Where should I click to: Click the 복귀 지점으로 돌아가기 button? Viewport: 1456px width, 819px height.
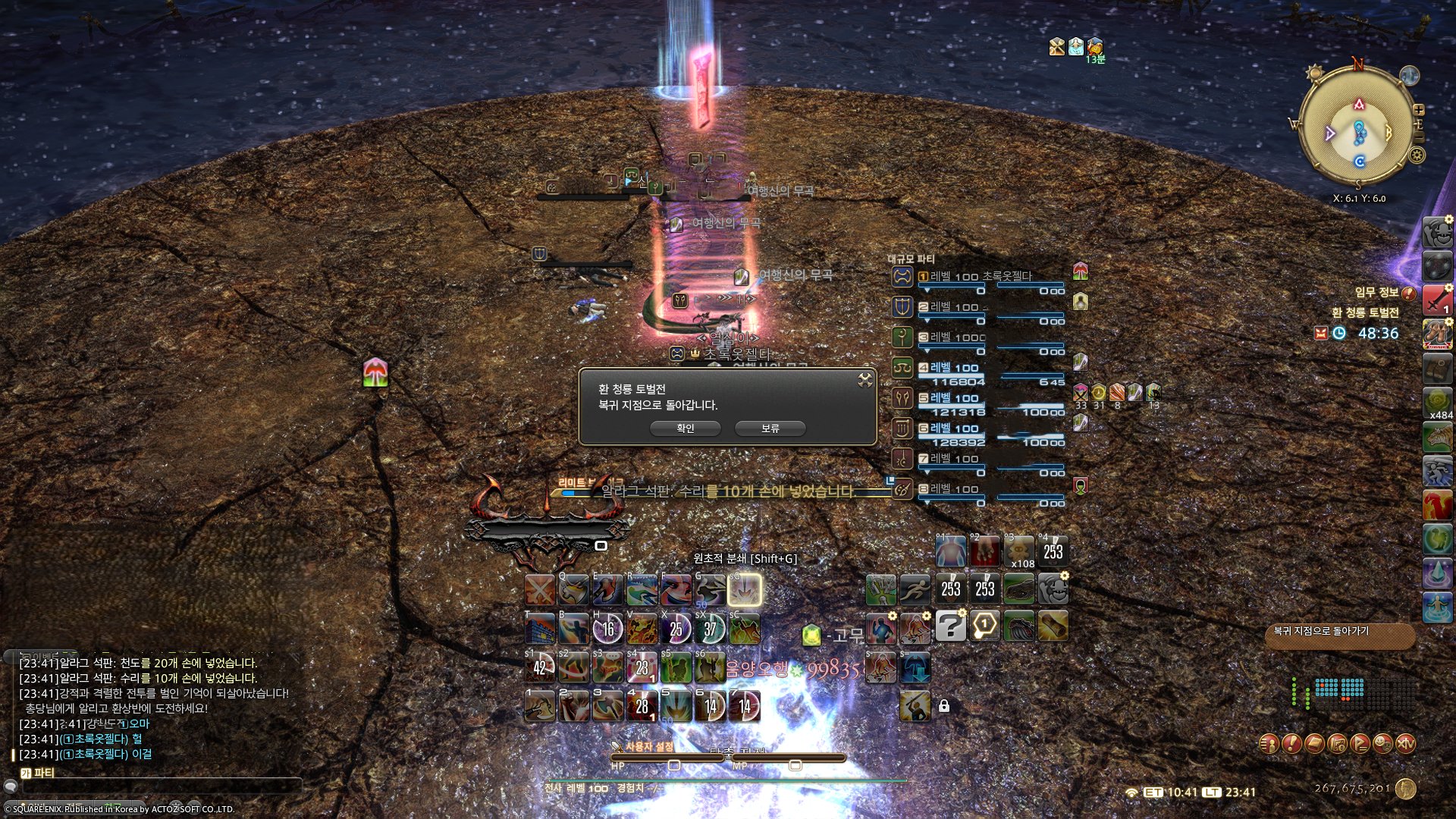point(1339,635)
